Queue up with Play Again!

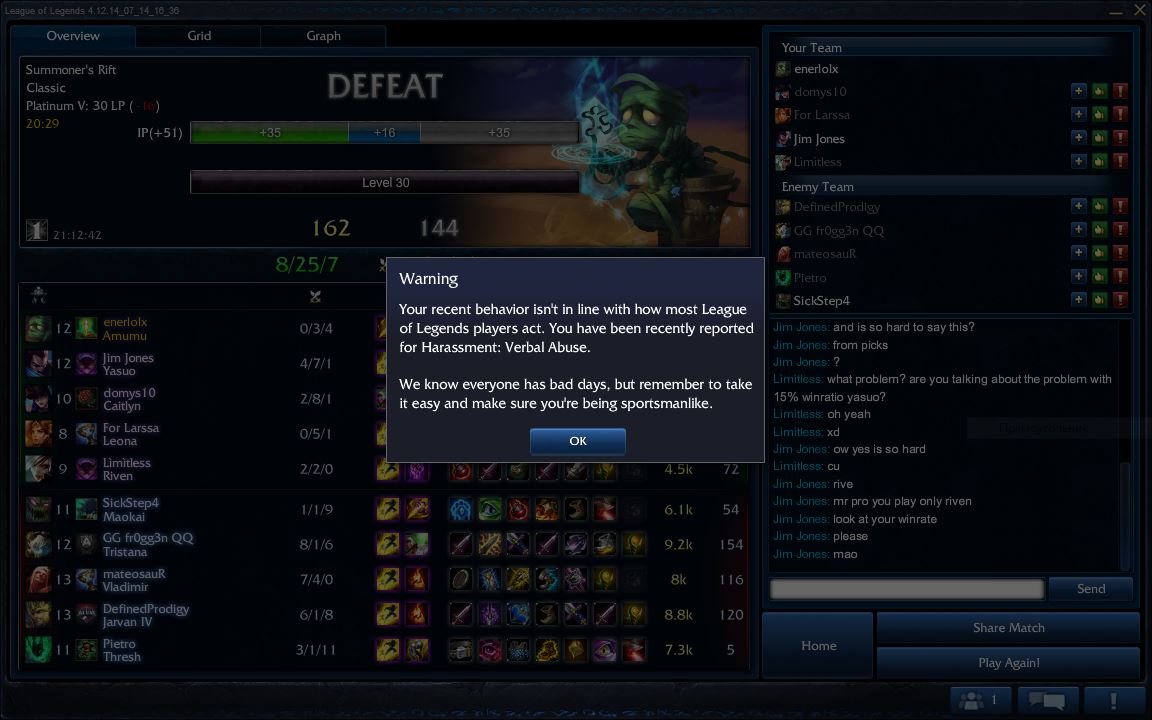(x=1008, y=663)
